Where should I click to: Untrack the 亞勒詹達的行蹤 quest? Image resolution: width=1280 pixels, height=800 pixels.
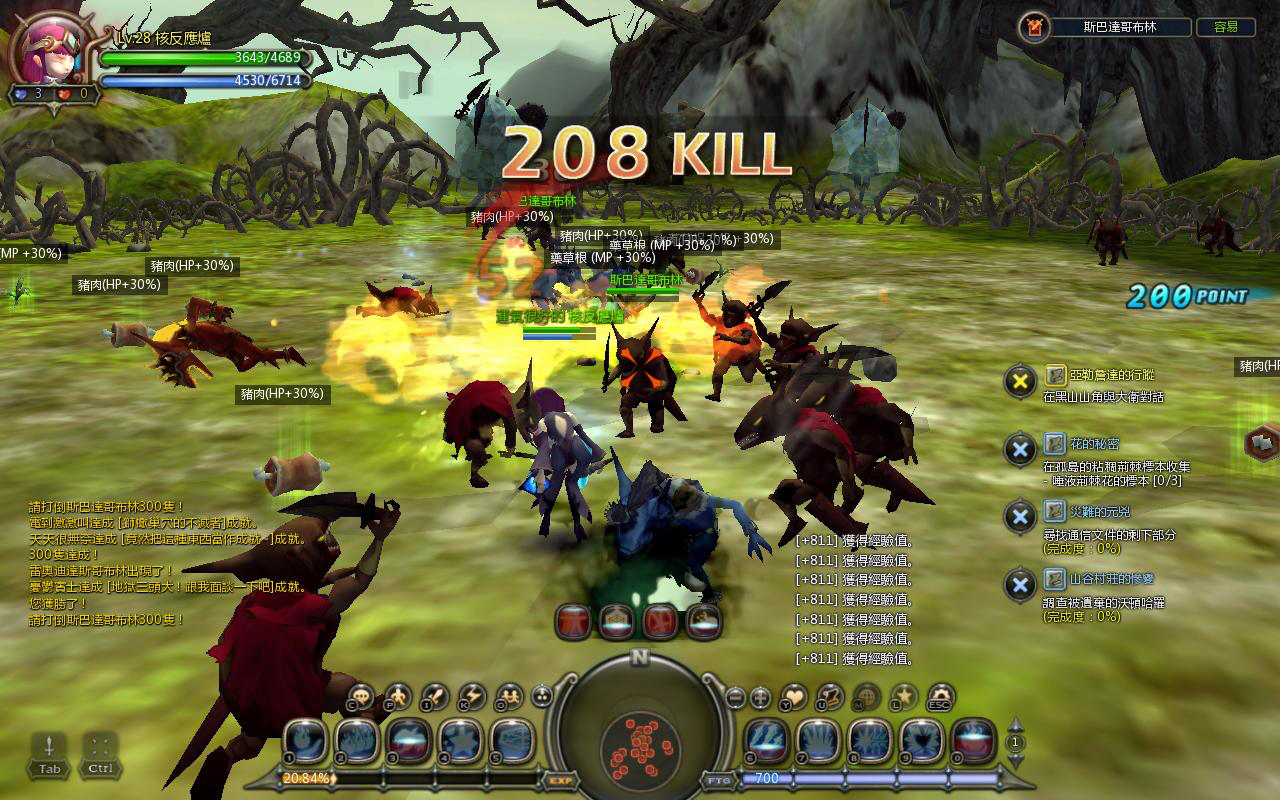tap(1019, 381)
